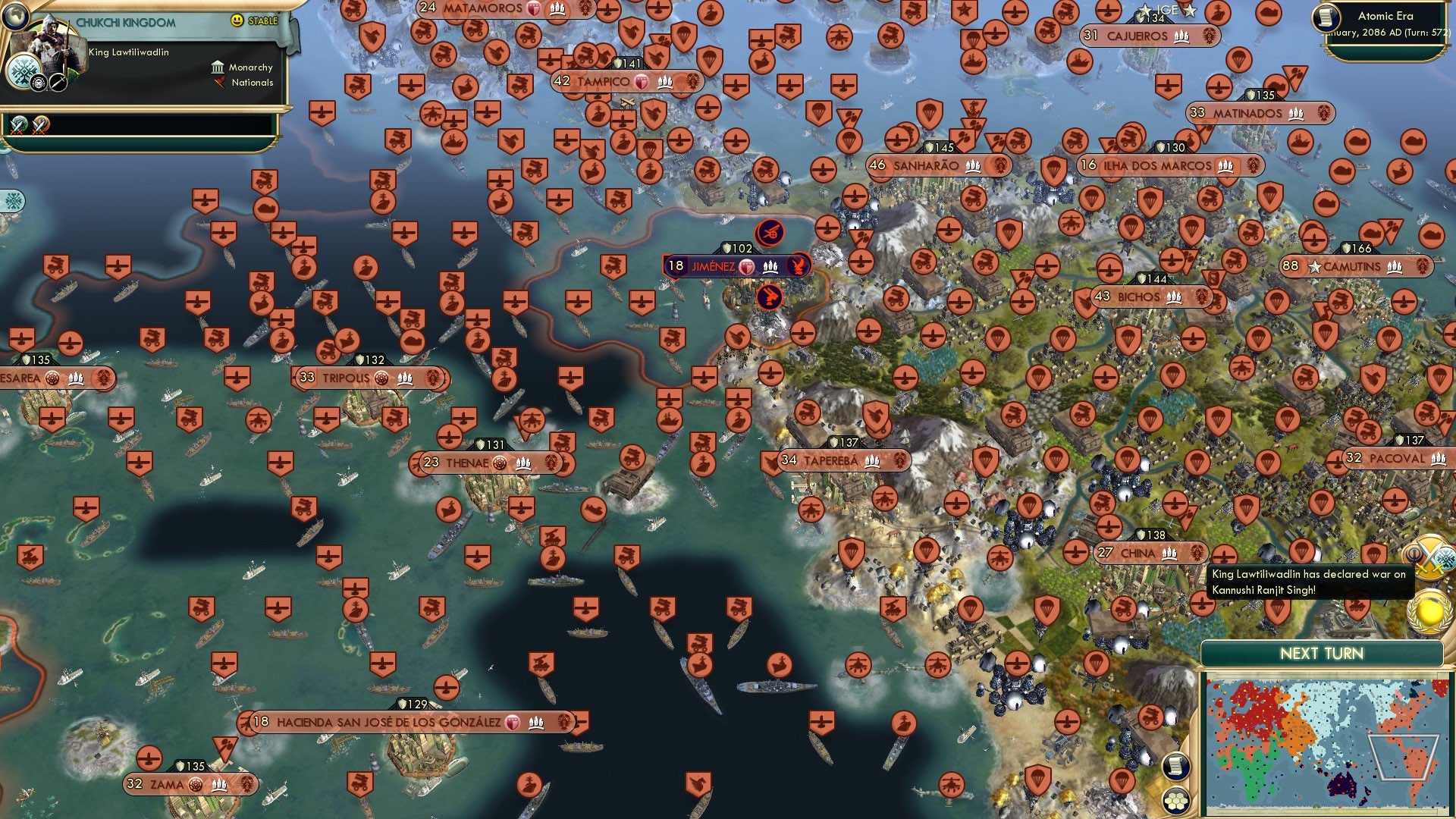Toggle strategic view with the hex grid icon
The image size is (1456, 819).
click(x=1178, y=798)
